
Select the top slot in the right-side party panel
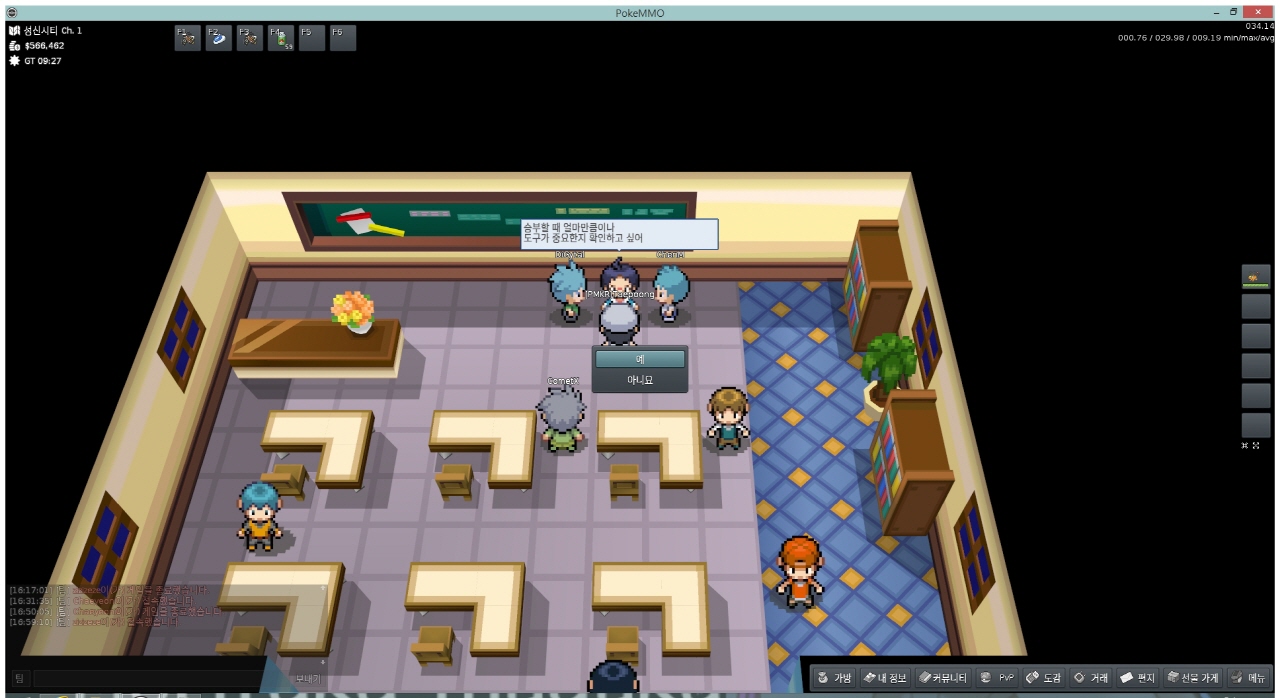coord(1255,277)
